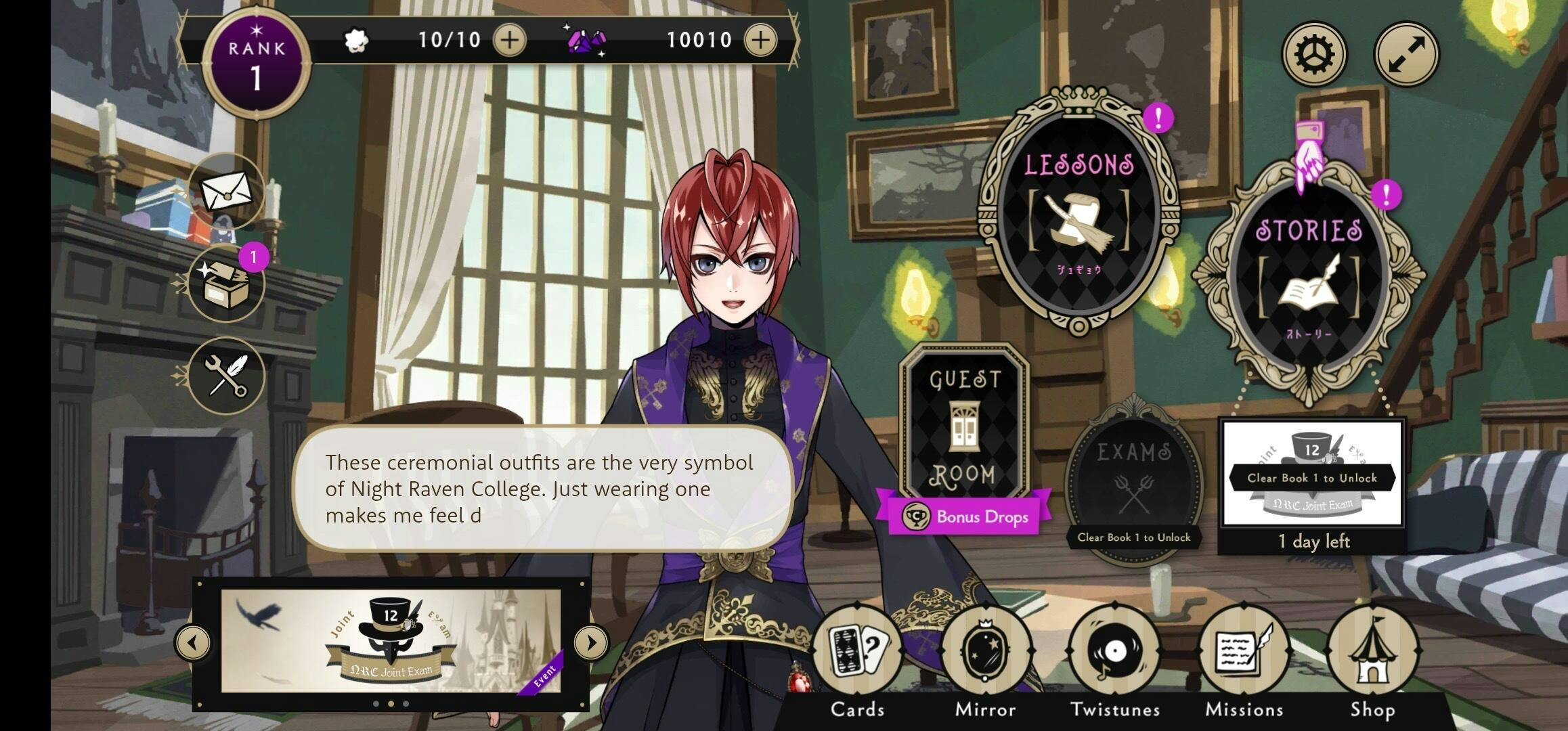Add gems using the plus button
Viewport: 1568px width, 731px height.
761,40
